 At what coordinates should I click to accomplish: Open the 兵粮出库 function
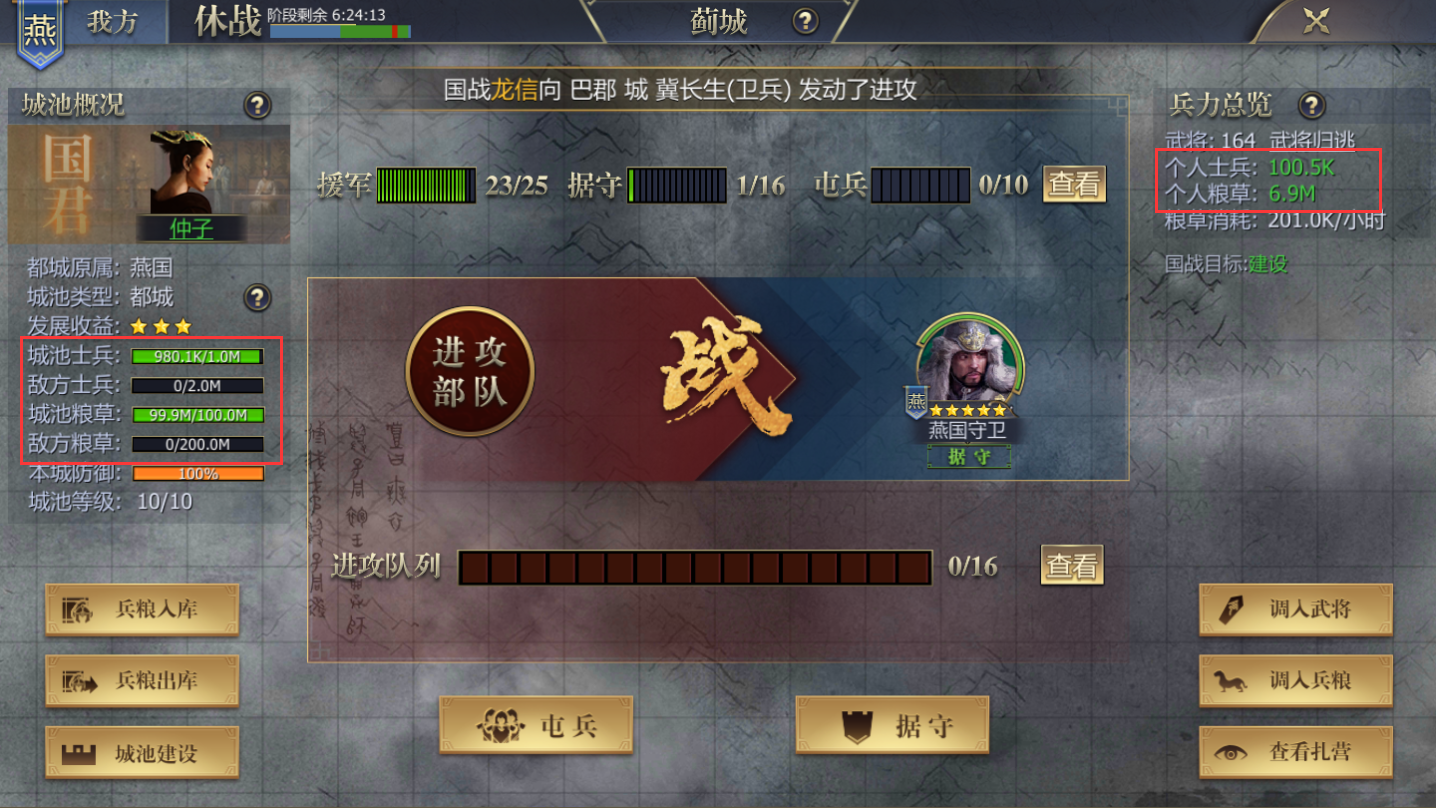pos(141,682)
